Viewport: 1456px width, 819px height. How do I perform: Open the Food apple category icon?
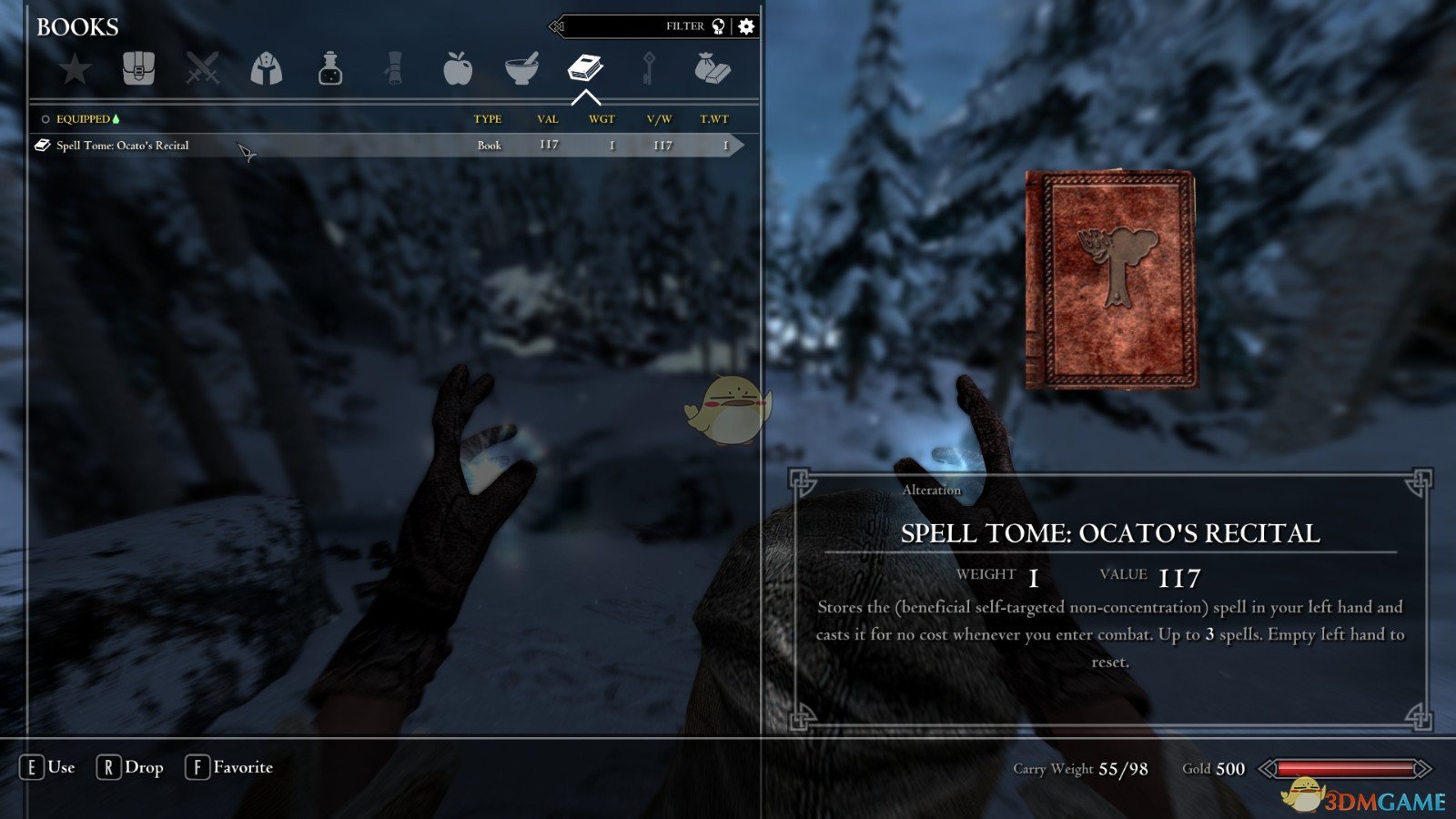pos(458,68)
